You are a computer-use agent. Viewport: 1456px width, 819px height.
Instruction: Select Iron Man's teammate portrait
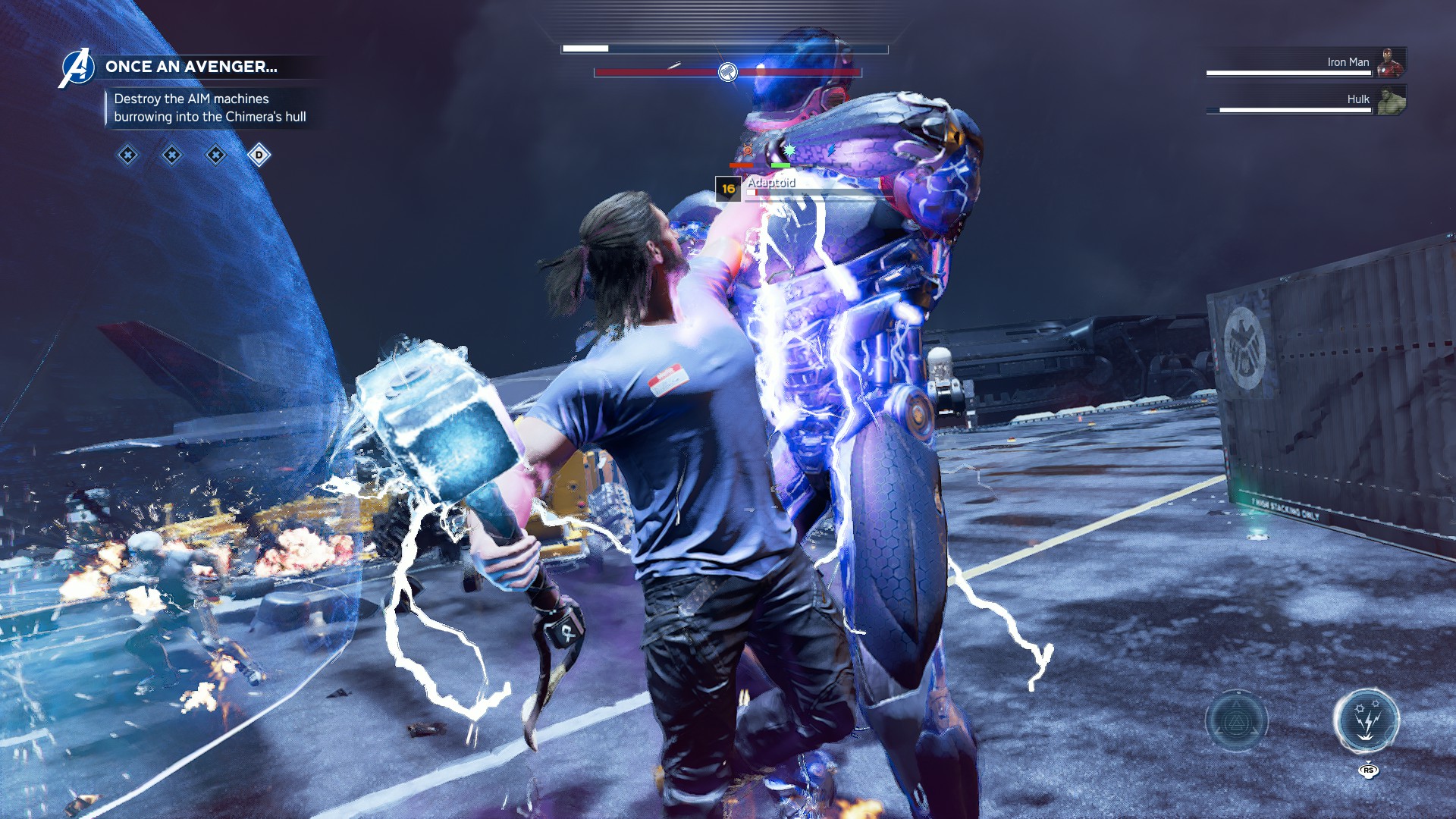point(1390,62)
